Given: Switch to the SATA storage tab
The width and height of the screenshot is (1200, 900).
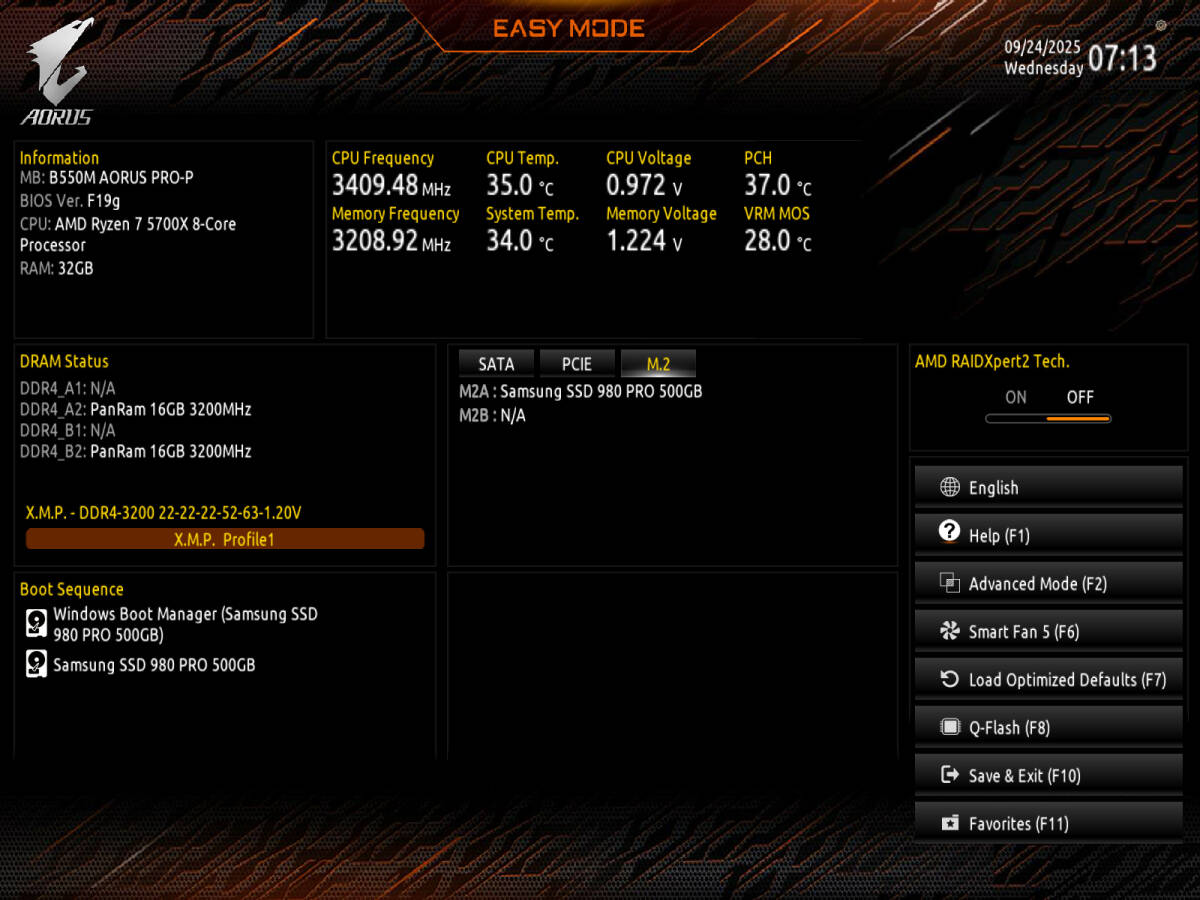Looking at the screenshot, I should pyautogui.click(x=496, y=364).
